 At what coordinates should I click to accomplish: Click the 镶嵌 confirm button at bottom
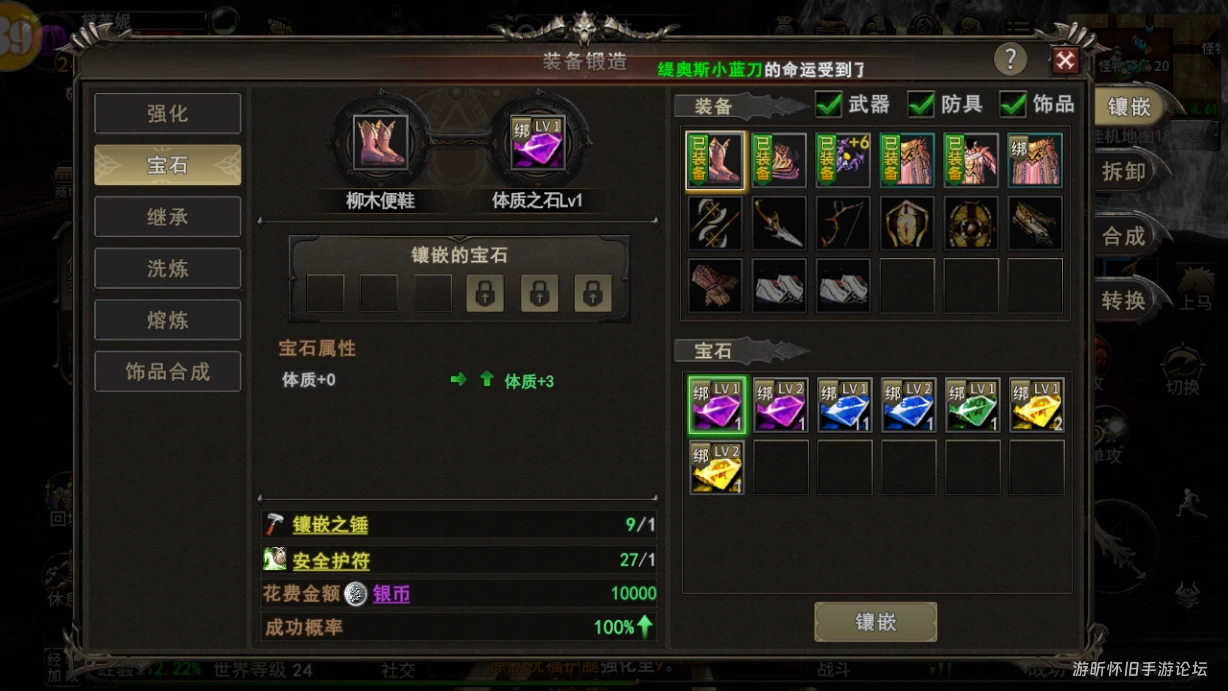[x=875, y=622]
